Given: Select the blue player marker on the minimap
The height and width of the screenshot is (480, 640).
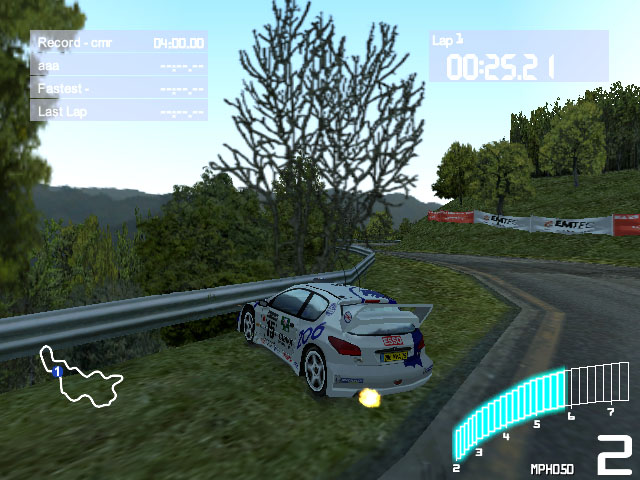Looking at the screenshot, I should (x=58, y=371).
